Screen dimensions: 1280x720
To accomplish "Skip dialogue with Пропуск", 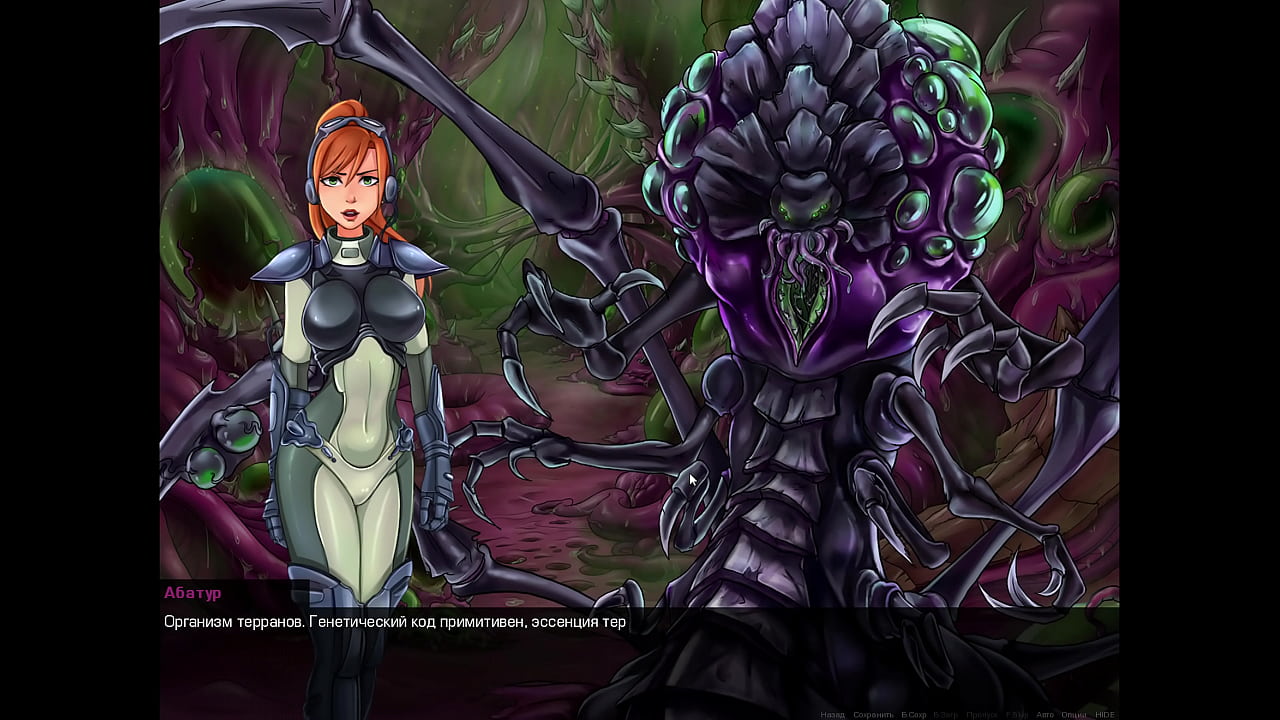I will [982, 714].
